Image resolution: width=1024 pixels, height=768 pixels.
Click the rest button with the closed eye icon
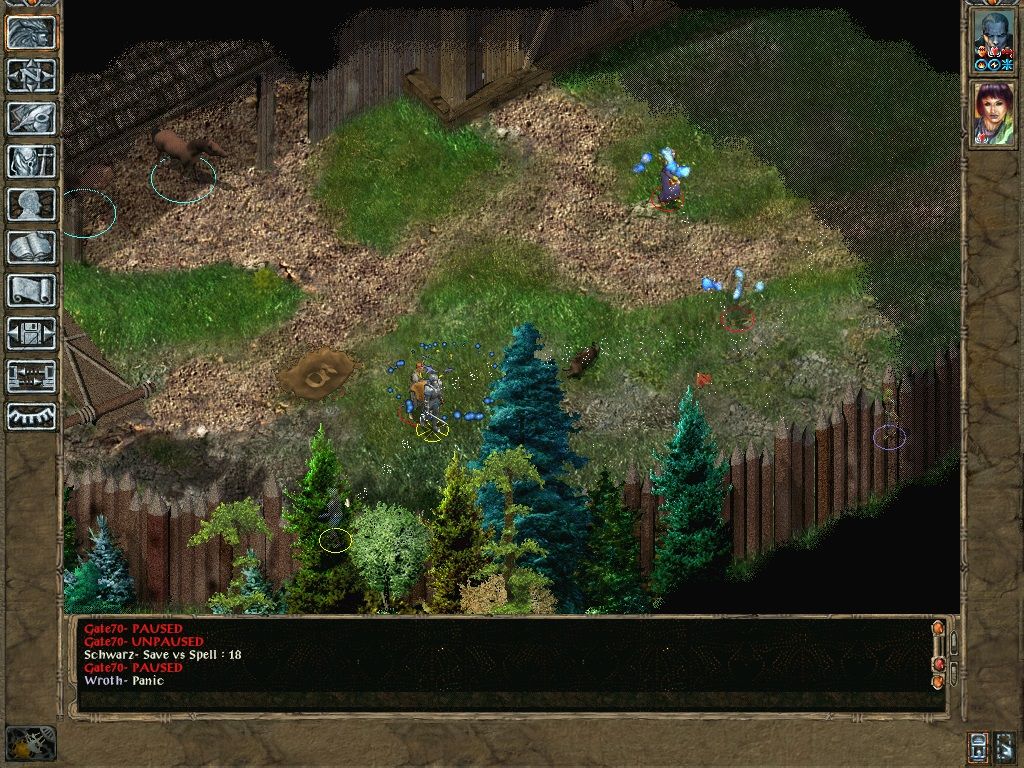pyautogui.click(x=31, y=416)
